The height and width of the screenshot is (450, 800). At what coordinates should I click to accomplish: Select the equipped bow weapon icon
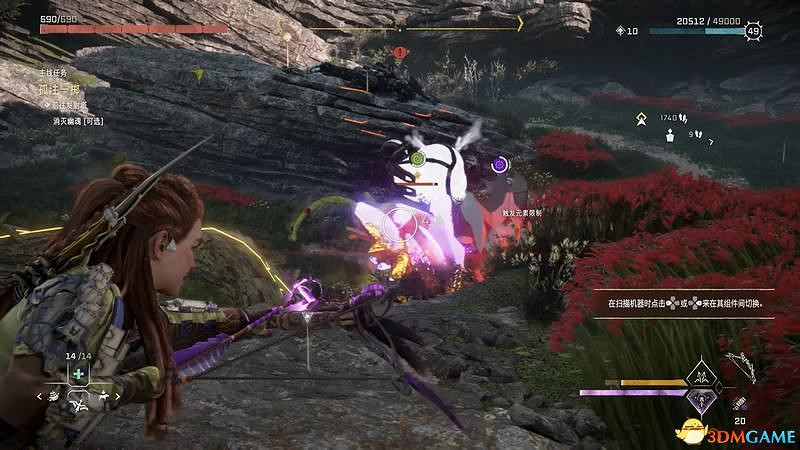[x=739, y=370]
